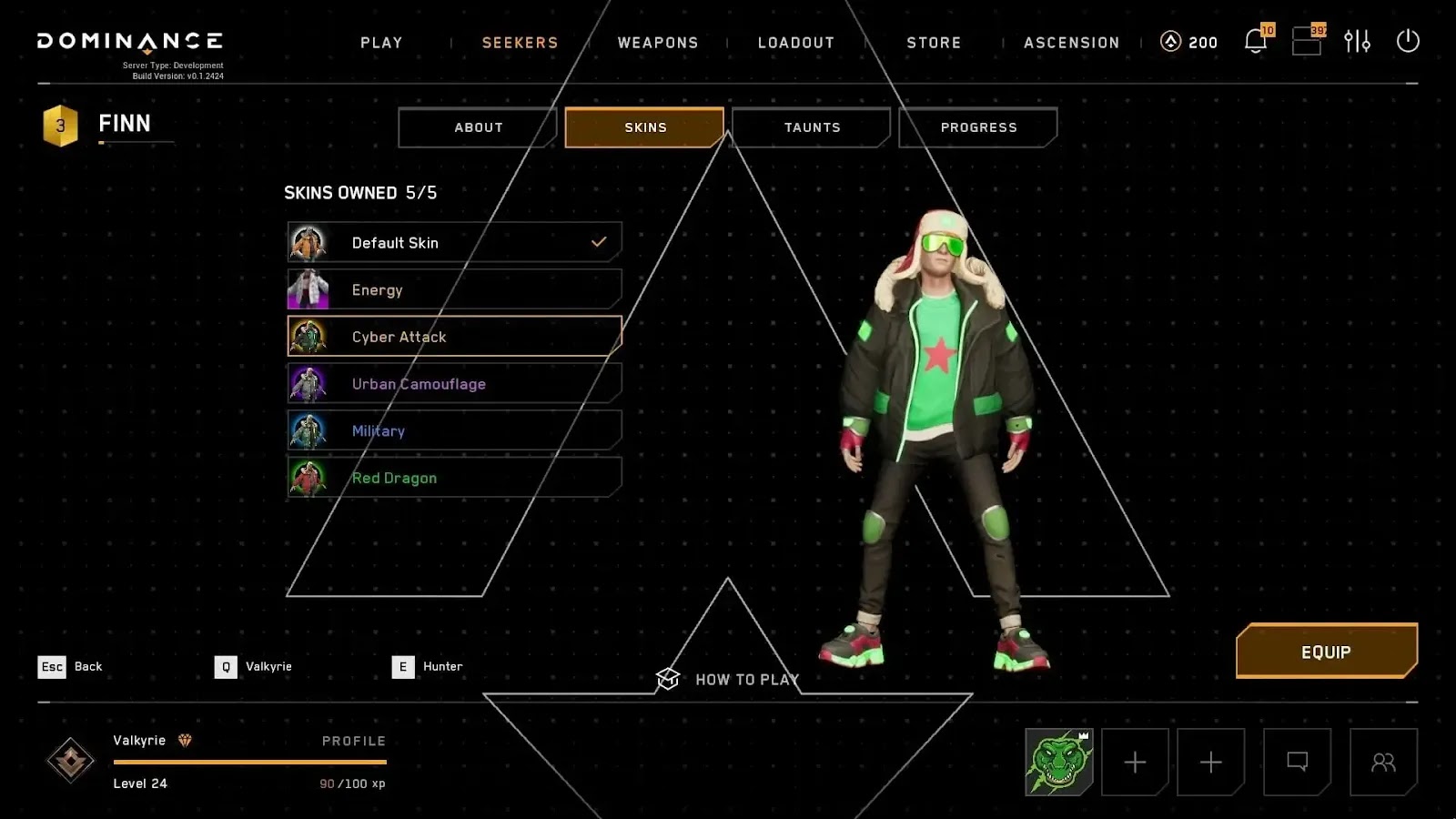Open the Play menu
This screenshot has width=1456, height=819.
[381, 43]
